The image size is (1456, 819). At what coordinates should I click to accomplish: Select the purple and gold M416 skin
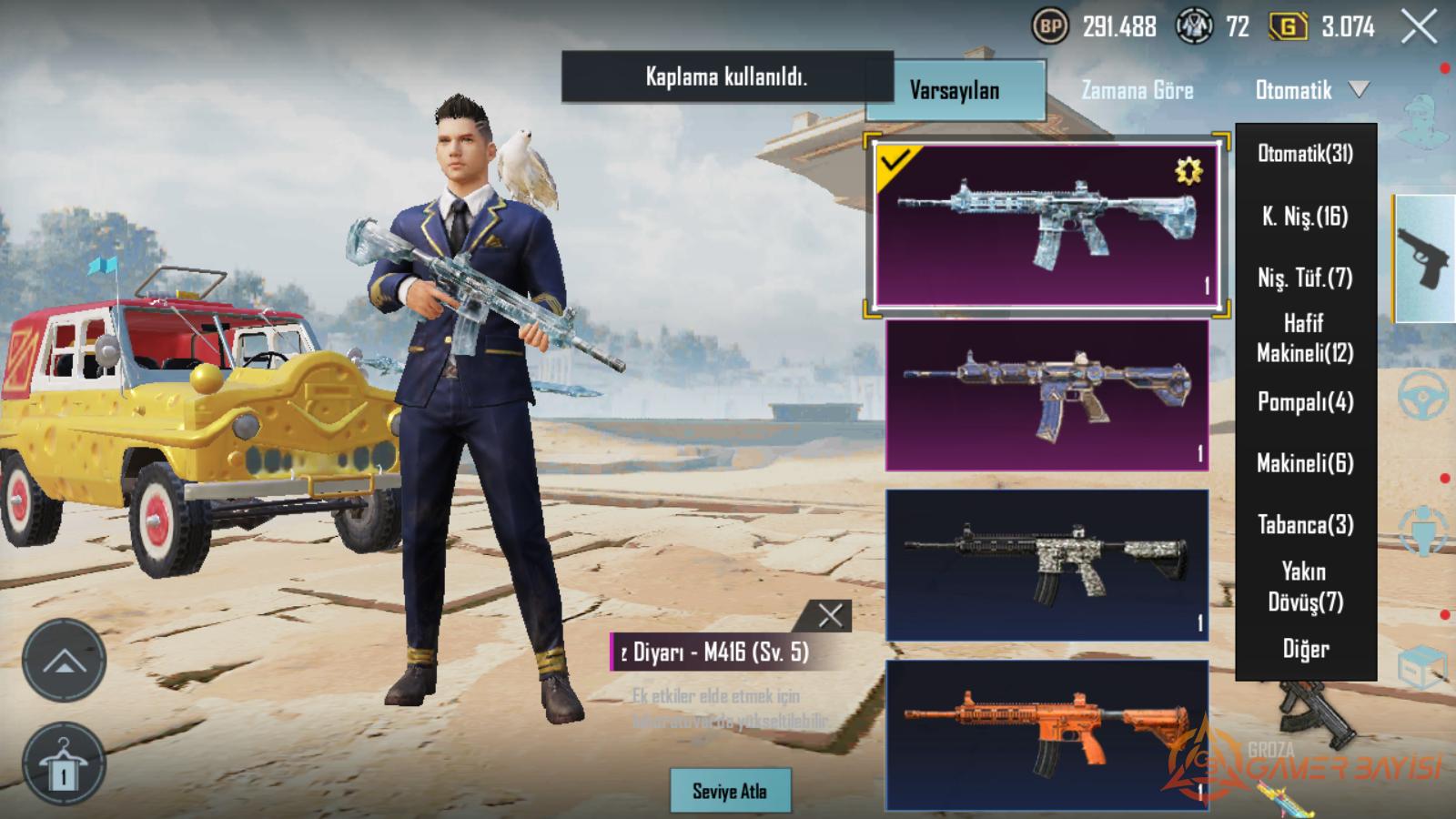1046,394
